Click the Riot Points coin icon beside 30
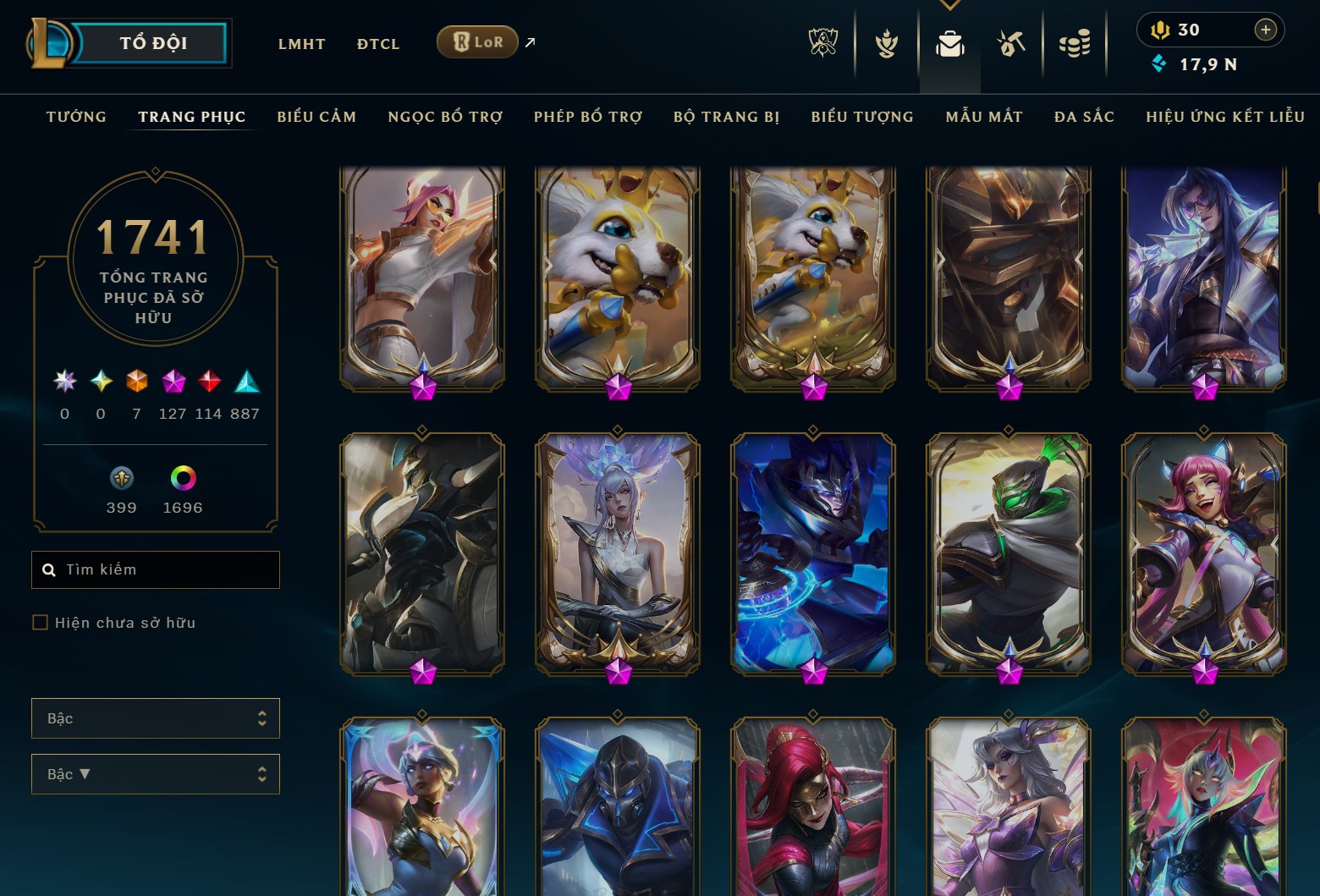The height and width of the screenshot is (896, 1320). [x=1160, y=30]
